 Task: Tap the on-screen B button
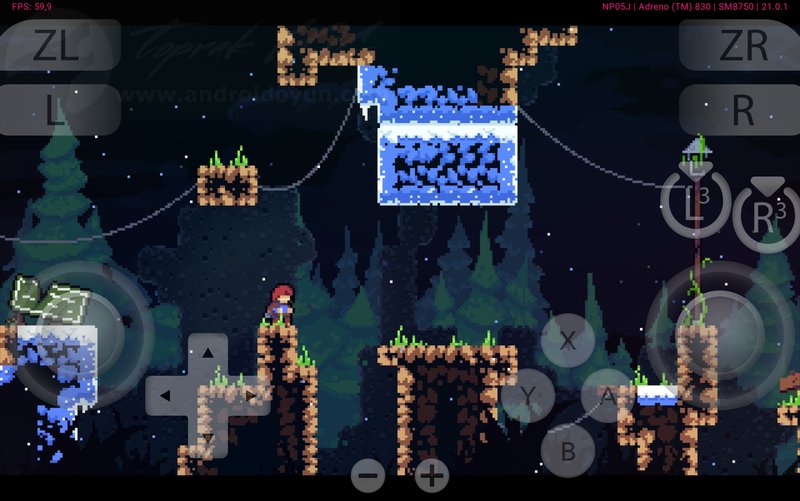pyautogui.click(x=568, y=451)
